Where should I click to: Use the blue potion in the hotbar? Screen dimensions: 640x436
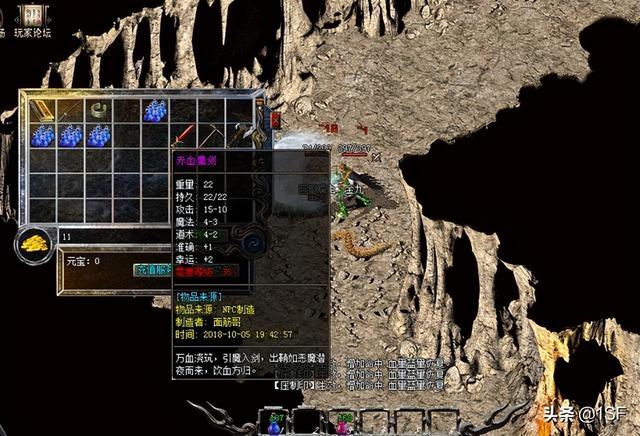tap(275, 424)
